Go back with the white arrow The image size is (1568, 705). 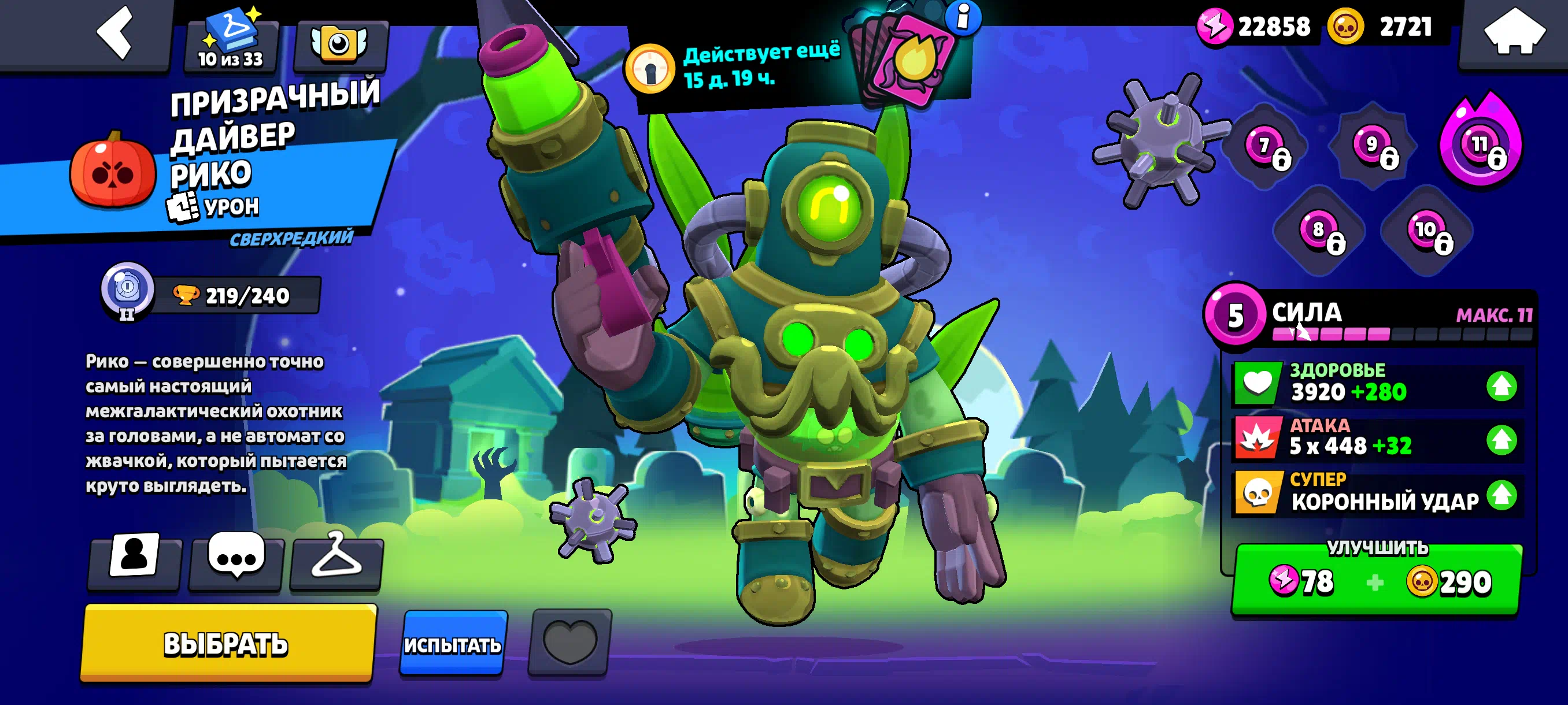tap(116, 33)
